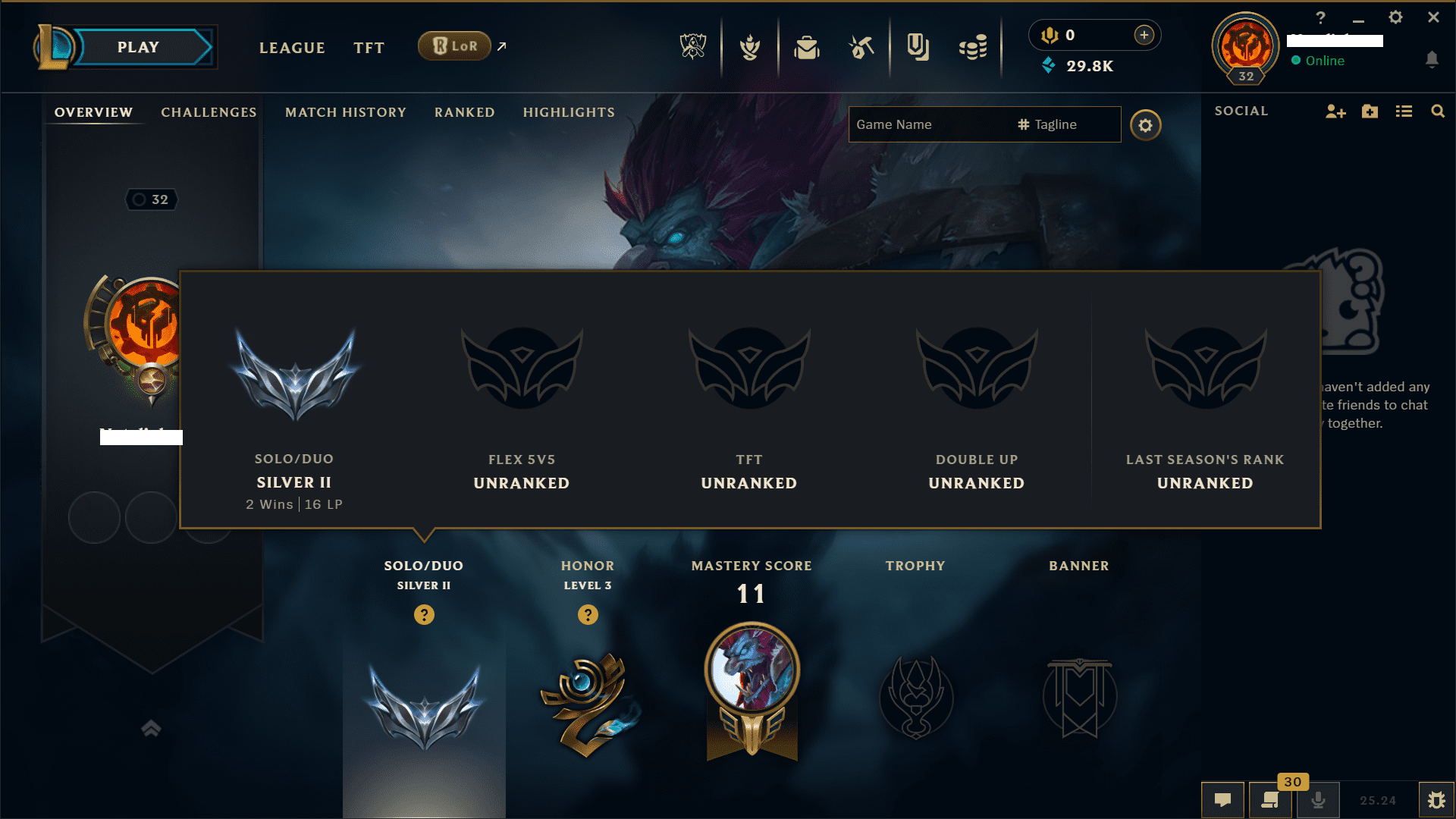
Task: Select the Clash trophy icon
Action: 749,47
